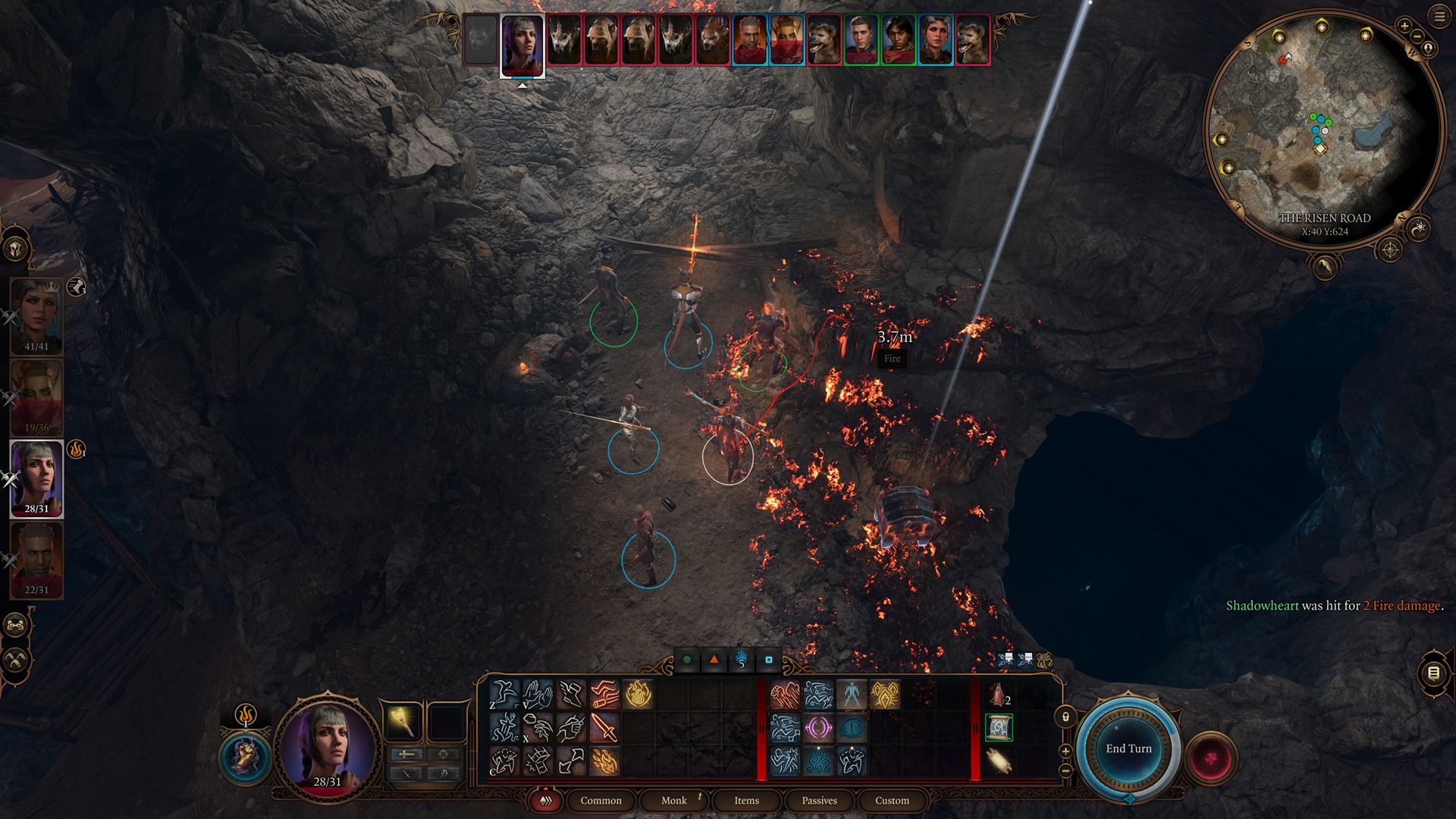Switch to the Passives tab
Screen dimensions: 1456x819
(819, 800)
